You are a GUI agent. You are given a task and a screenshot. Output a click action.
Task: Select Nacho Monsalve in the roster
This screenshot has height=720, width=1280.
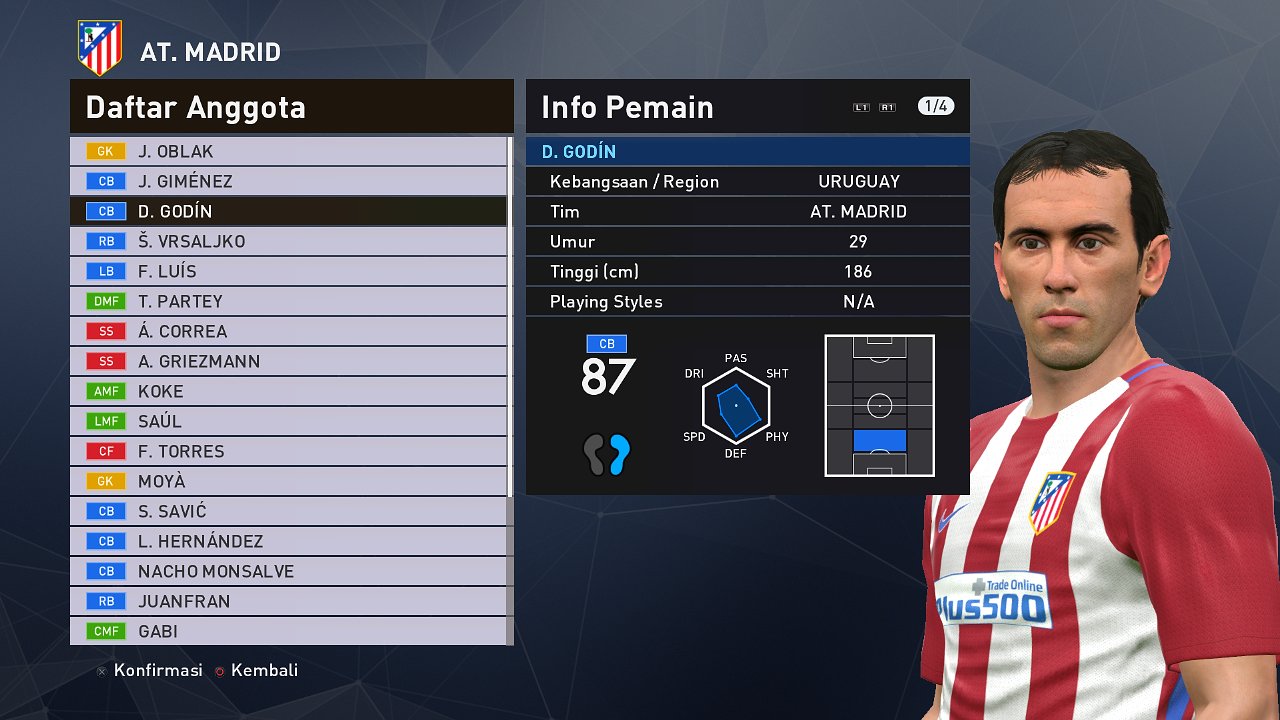click(288, 571)
